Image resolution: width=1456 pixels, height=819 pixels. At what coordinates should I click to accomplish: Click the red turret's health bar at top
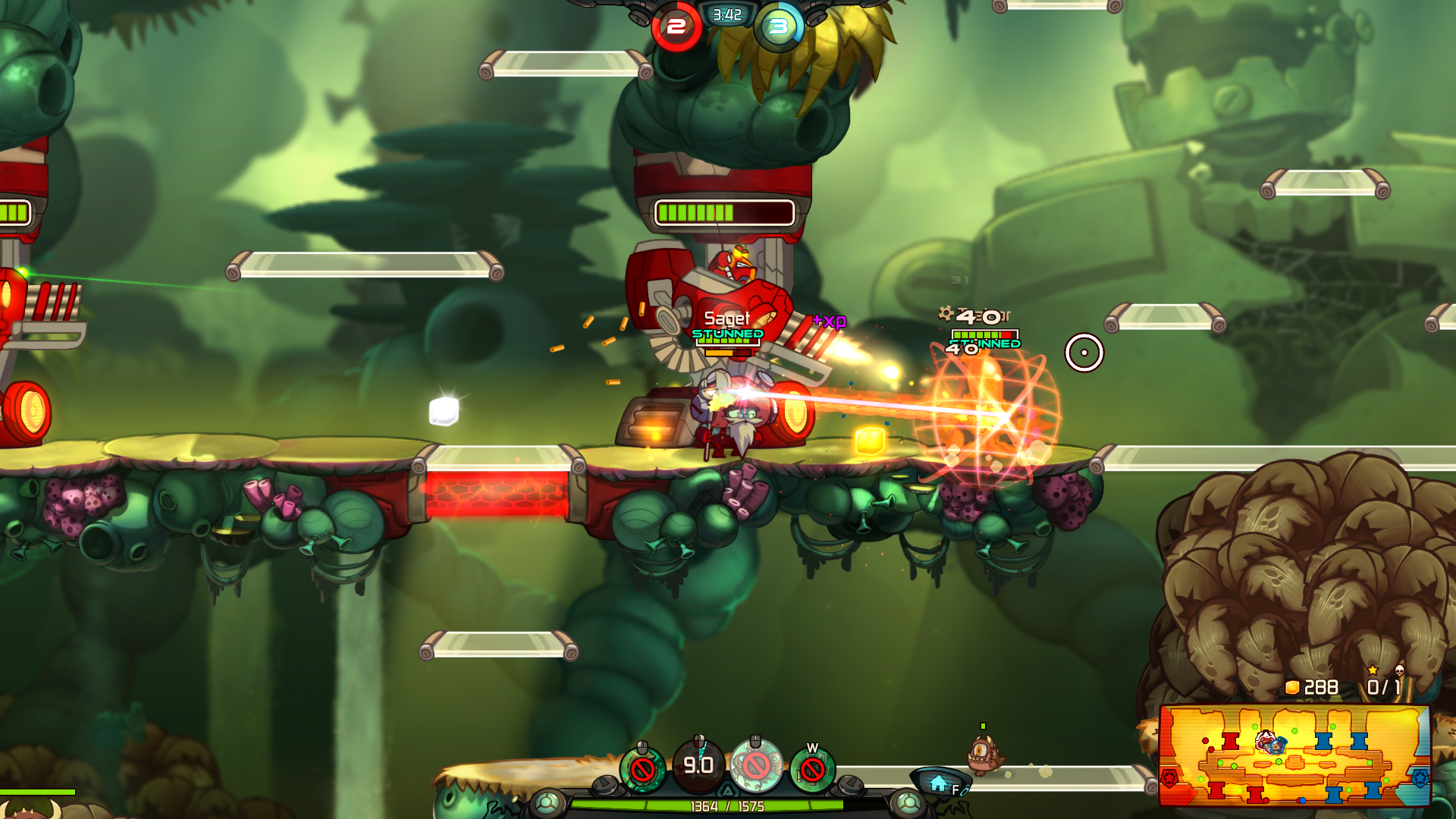tap(726, 214)
